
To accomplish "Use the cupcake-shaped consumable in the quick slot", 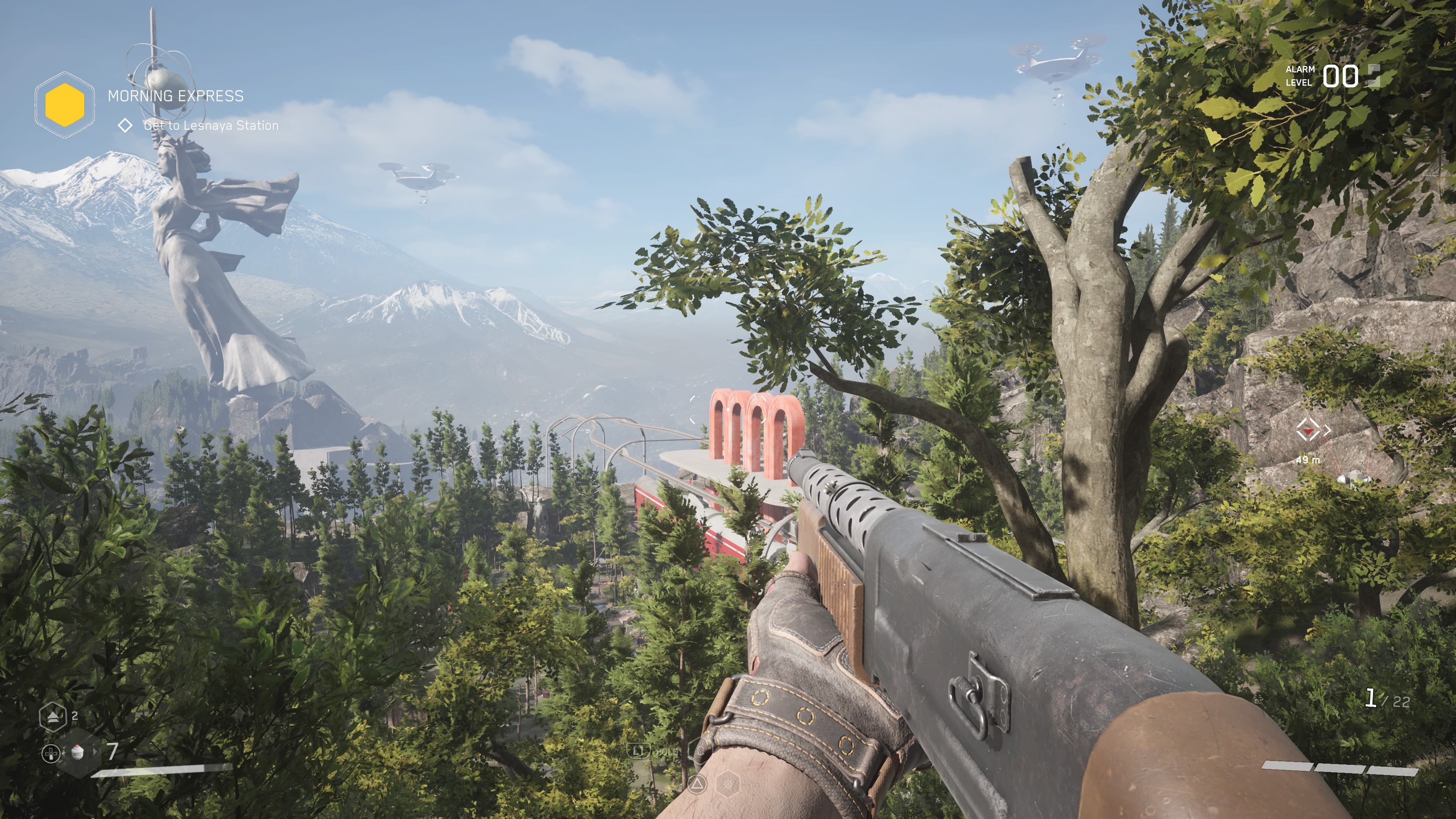I will point(78,752).
